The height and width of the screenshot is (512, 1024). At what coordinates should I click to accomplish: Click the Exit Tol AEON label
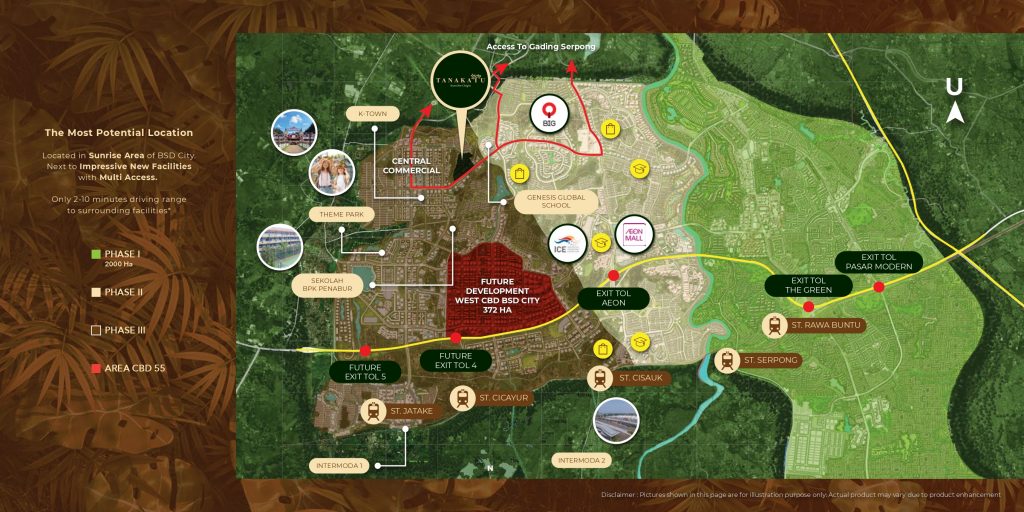[613, 298]
